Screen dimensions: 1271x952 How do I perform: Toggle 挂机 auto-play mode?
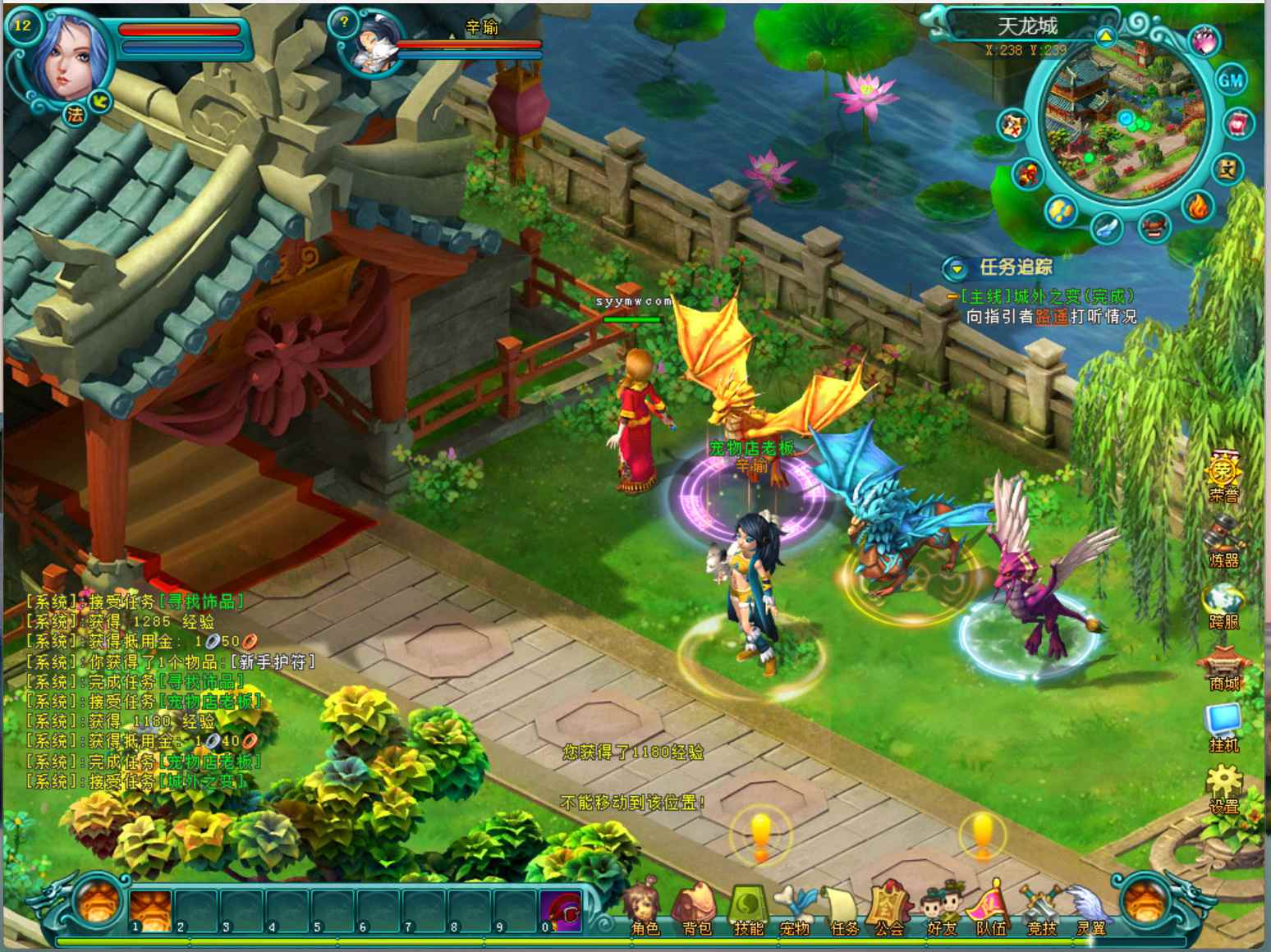pos(1223,725)
